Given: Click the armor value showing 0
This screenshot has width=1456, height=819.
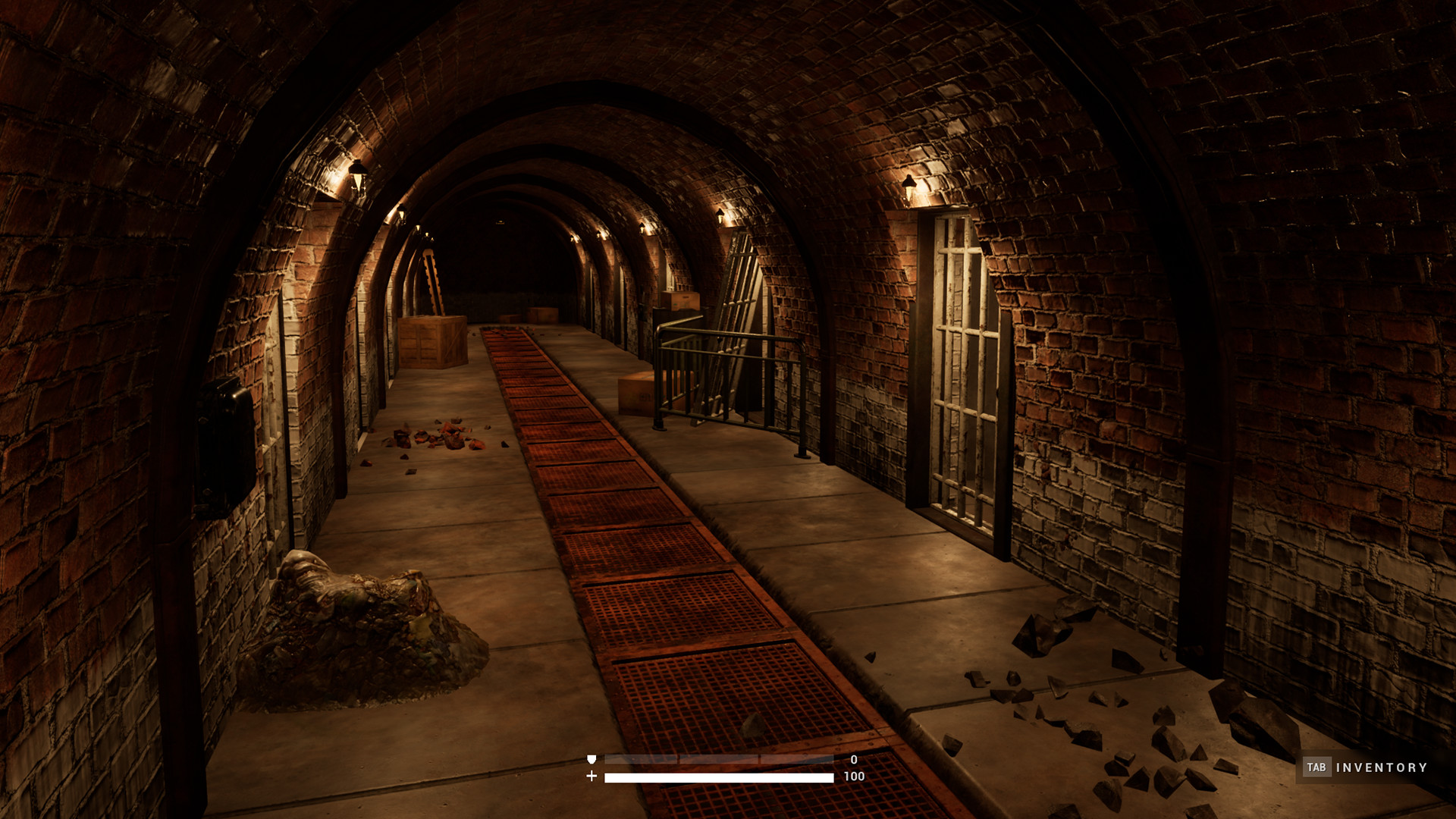Looking at the screenshot, I should point(853,758).
